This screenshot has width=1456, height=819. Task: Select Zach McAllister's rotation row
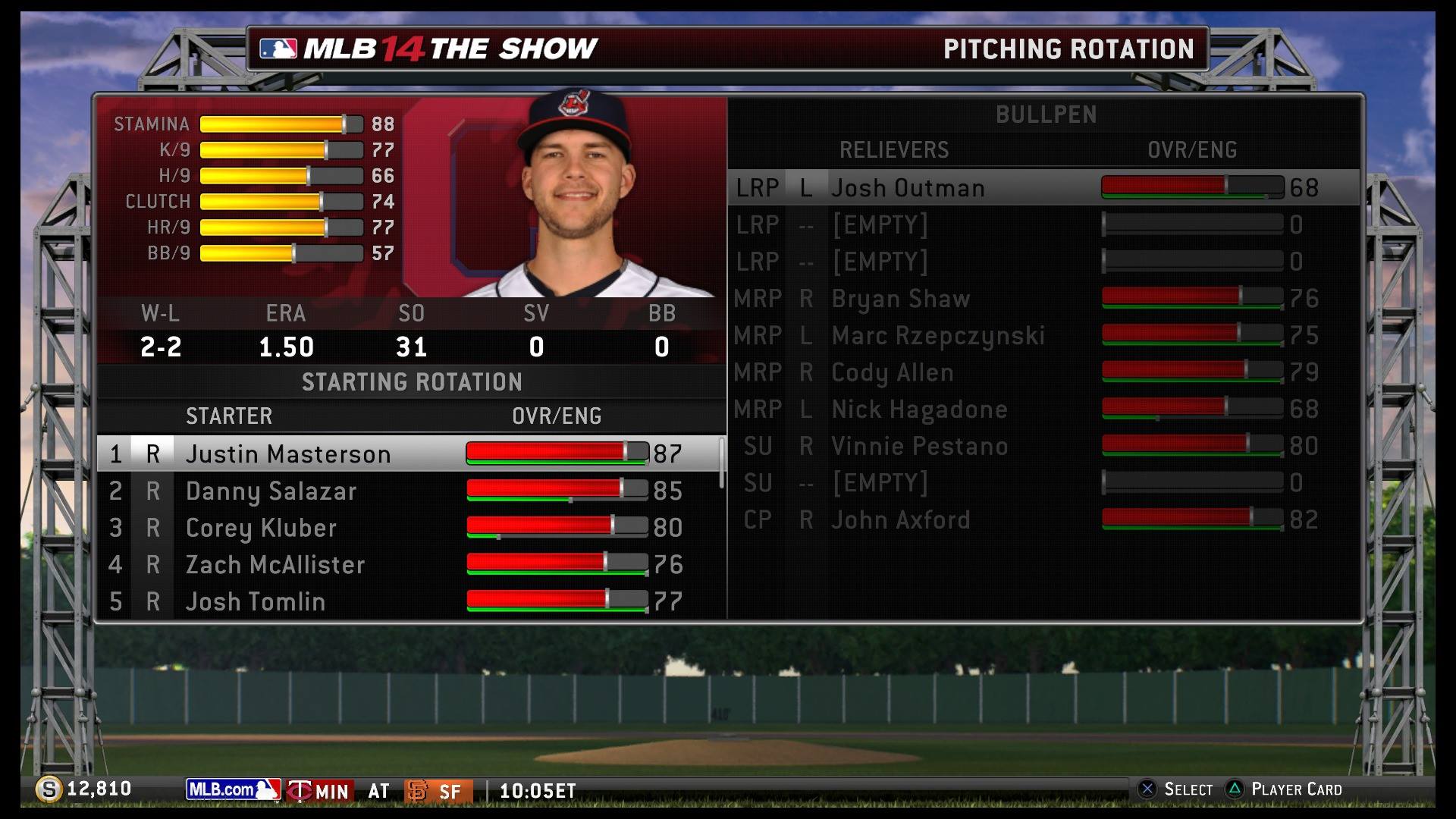pos(275,565)
